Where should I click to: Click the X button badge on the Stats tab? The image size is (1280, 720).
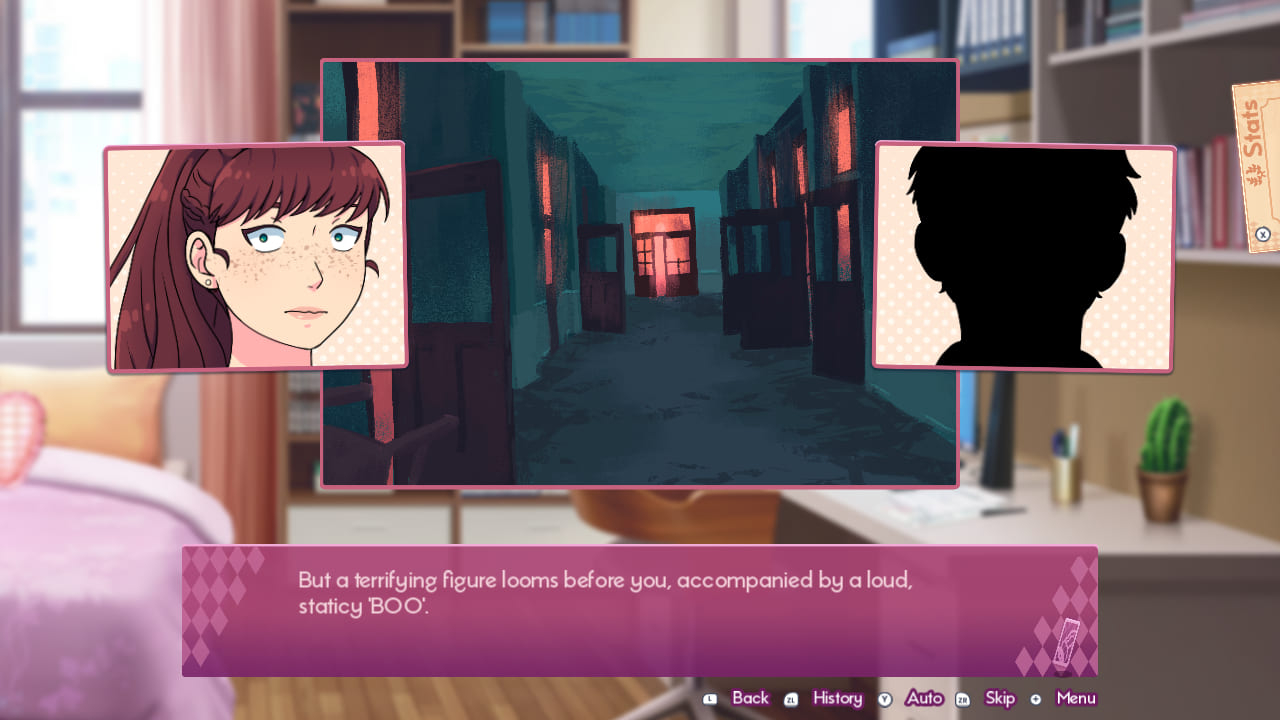1263,234
